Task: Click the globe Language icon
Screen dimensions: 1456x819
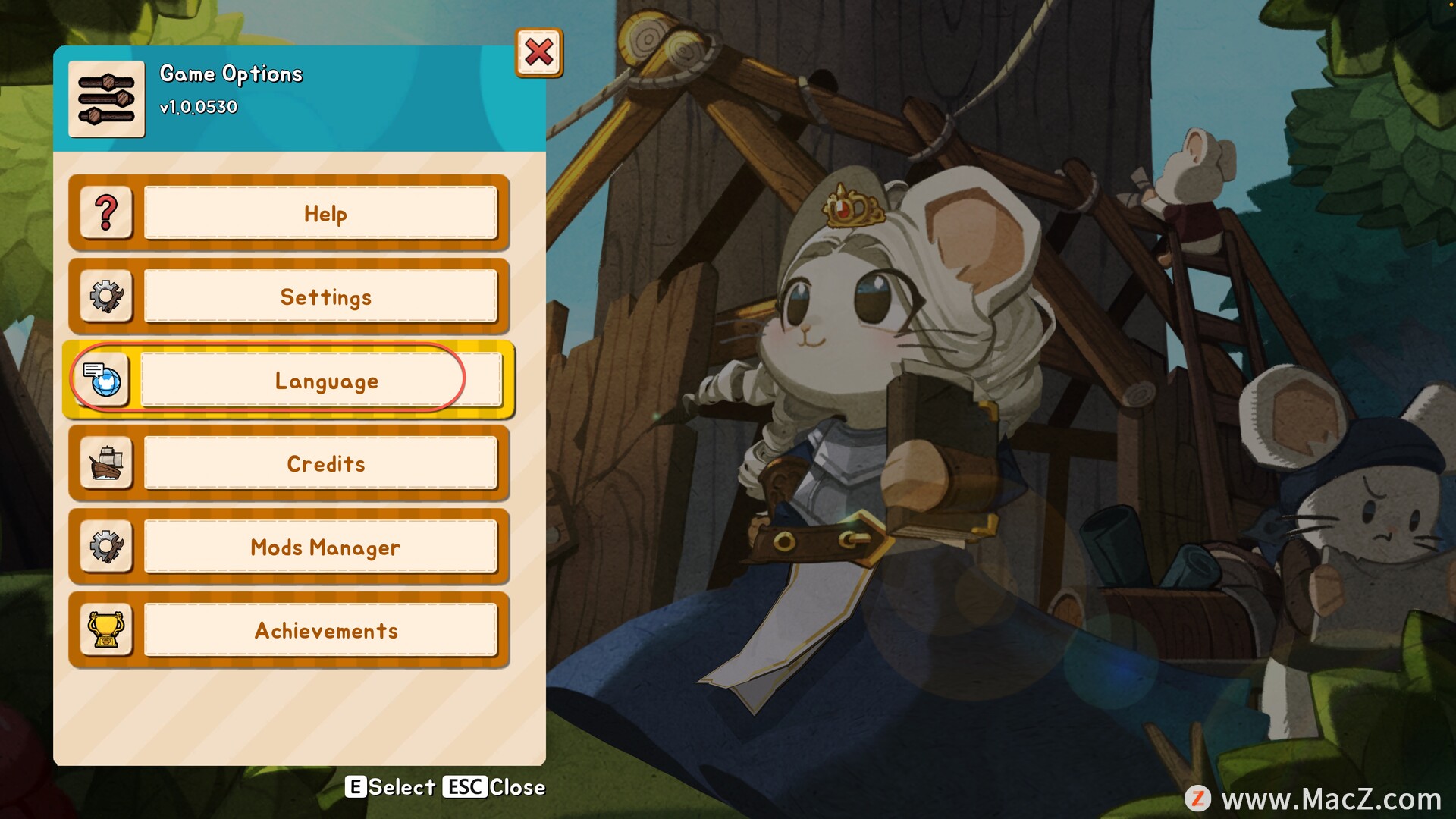Action: point(102,380)
